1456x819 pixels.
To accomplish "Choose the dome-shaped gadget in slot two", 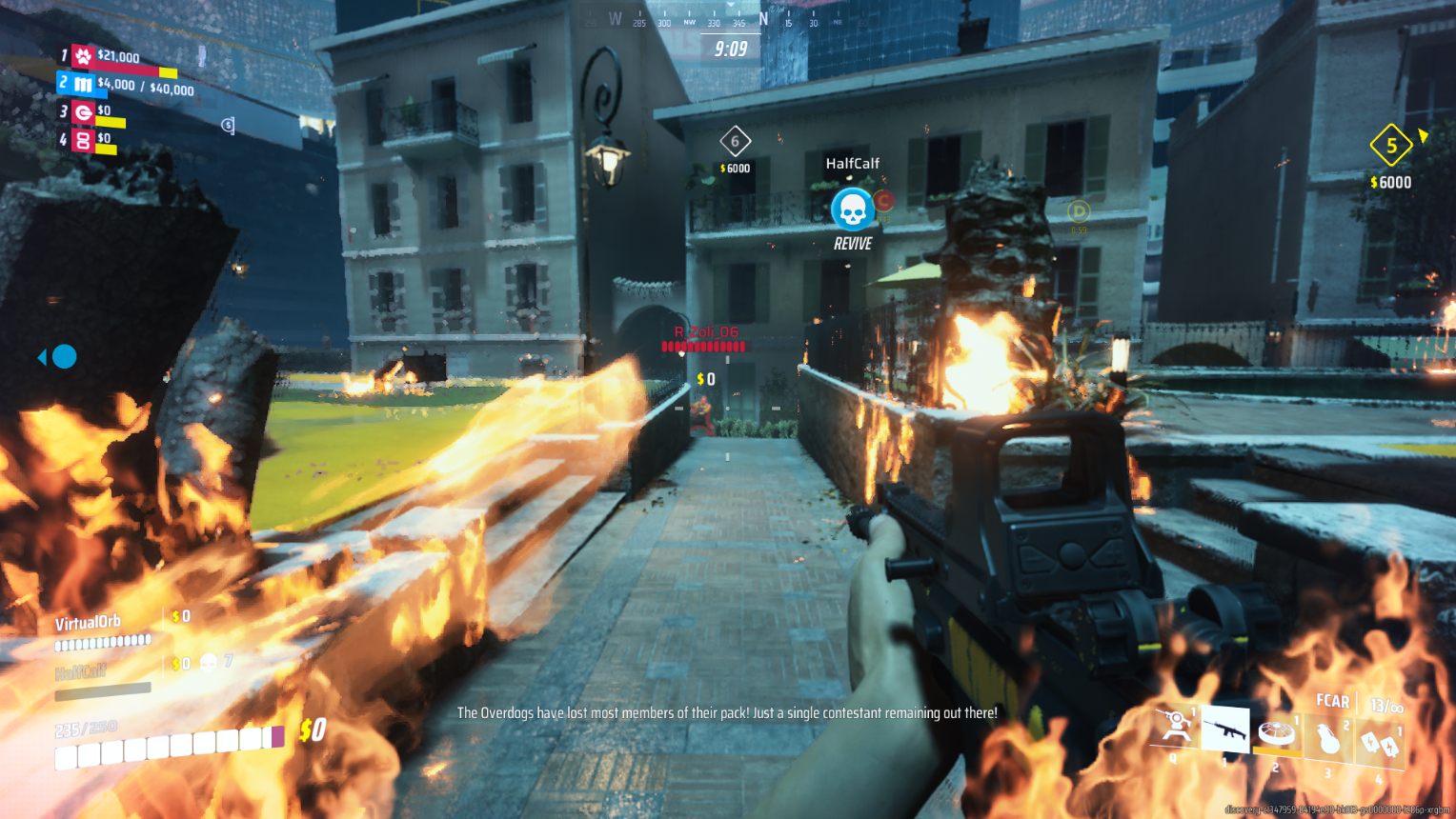I will 1276,732.
